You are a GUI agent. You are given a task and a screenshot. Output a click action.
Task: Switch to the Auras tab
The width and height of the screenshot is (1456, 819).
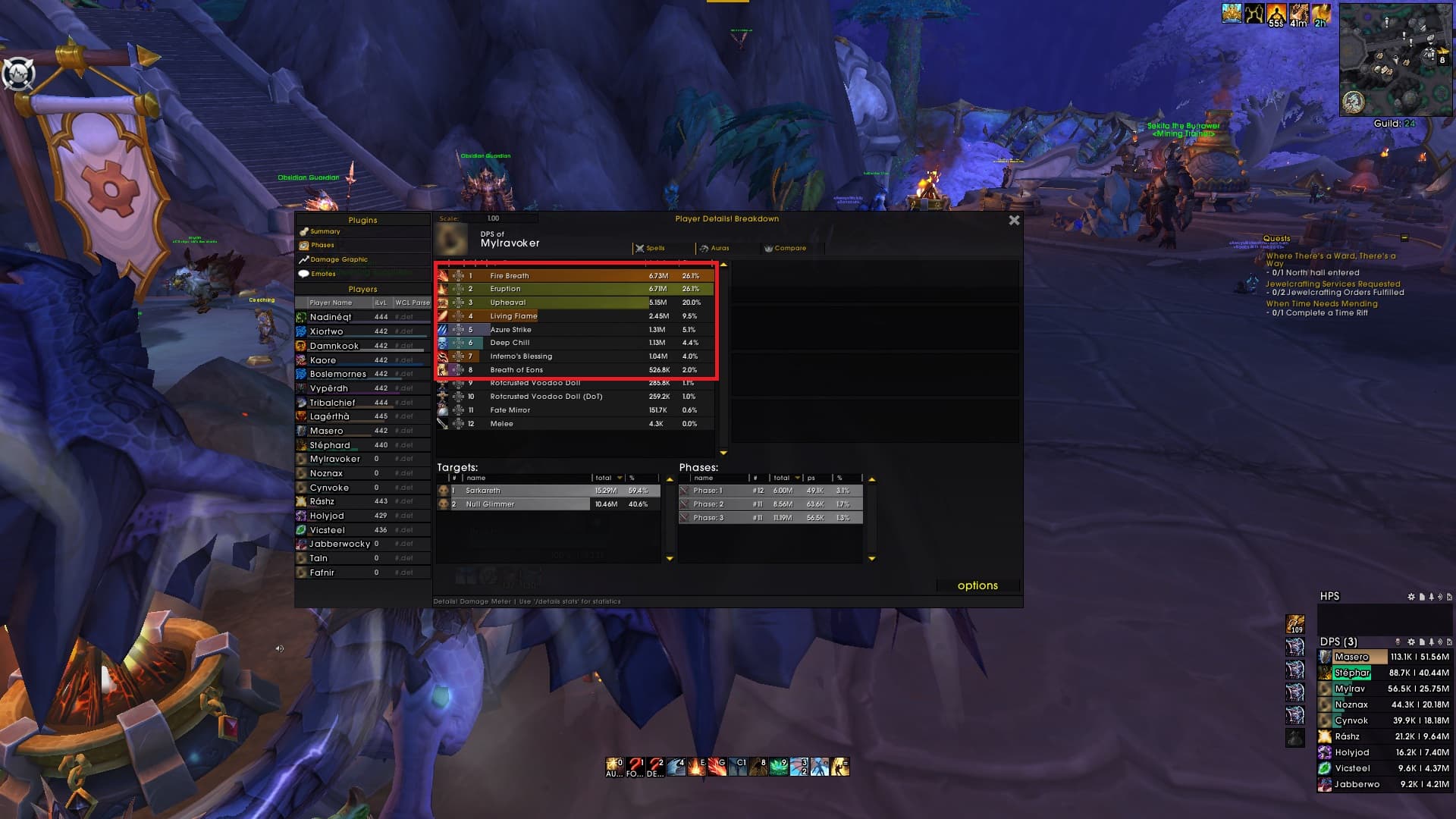pos(719,248)
